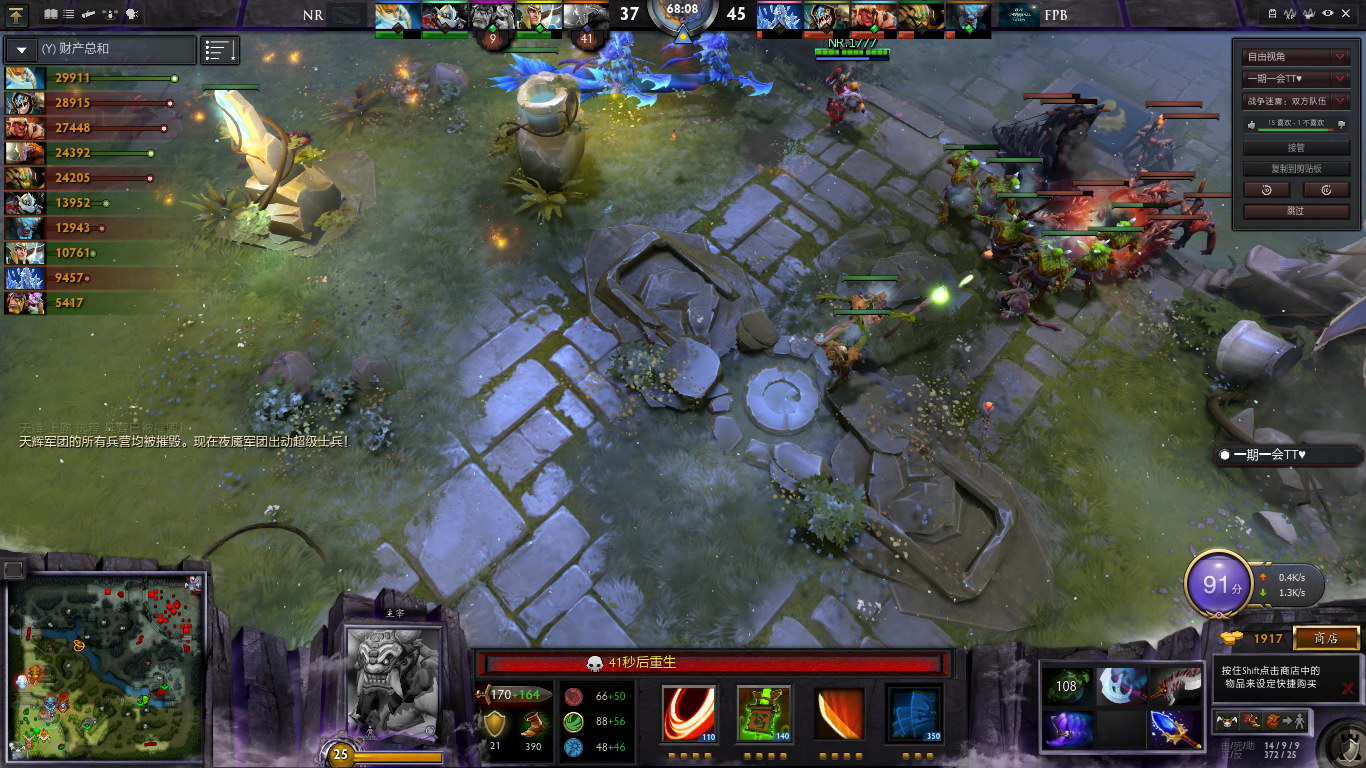Dismiss the Shift quick-buy hint with red X
This screenshot has width=1366, height=768.
(x=1348, y=688)
